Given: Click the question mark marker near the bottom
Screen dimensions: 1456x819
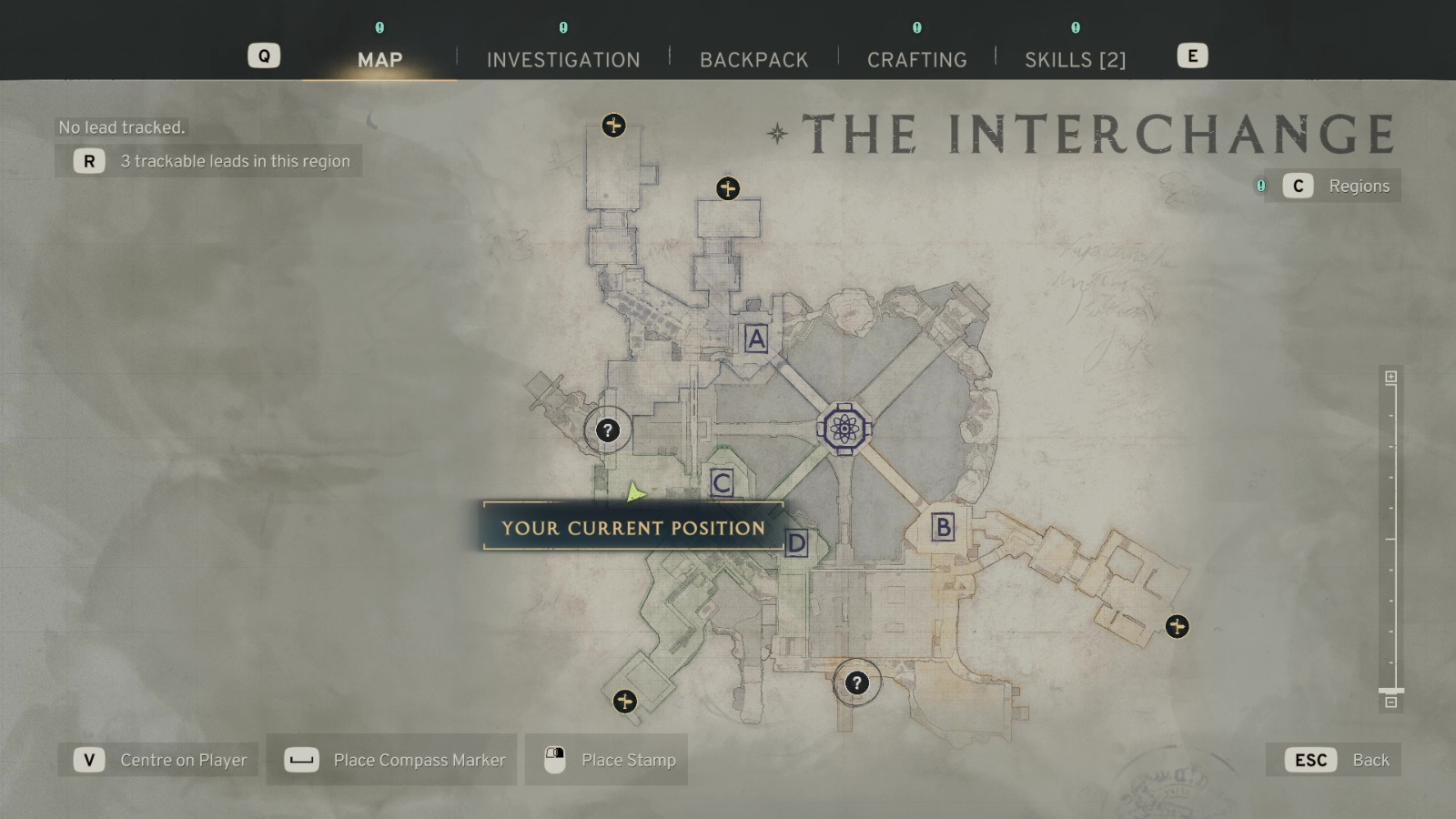Looking at the screenshot, I should point(855,682).
